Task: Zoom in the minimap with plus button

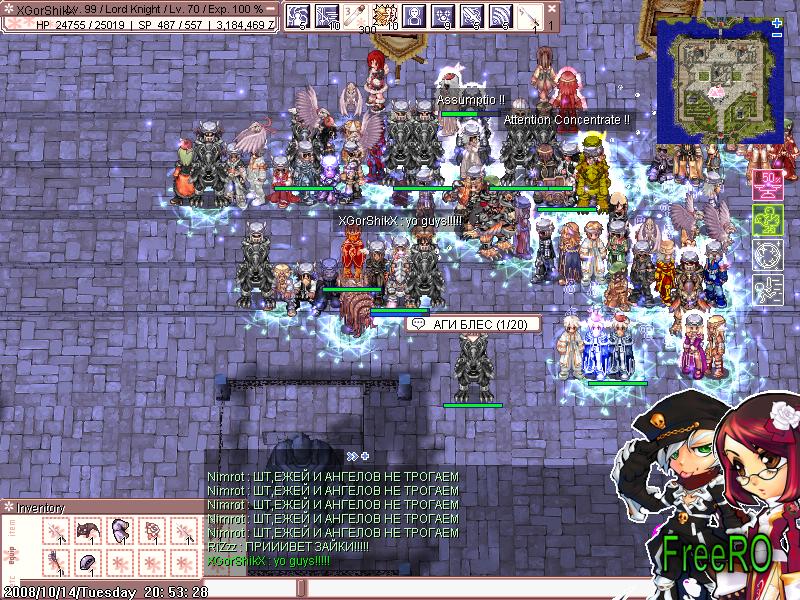Action: click(777, 20)
